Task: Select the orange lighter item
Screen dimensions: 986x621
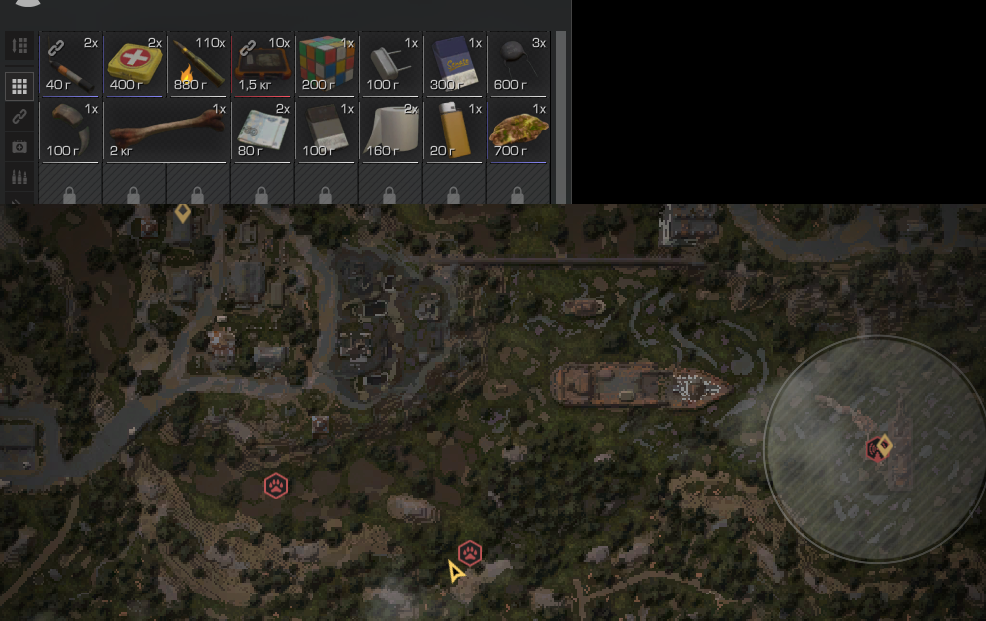Action: (x=454, y=130)
